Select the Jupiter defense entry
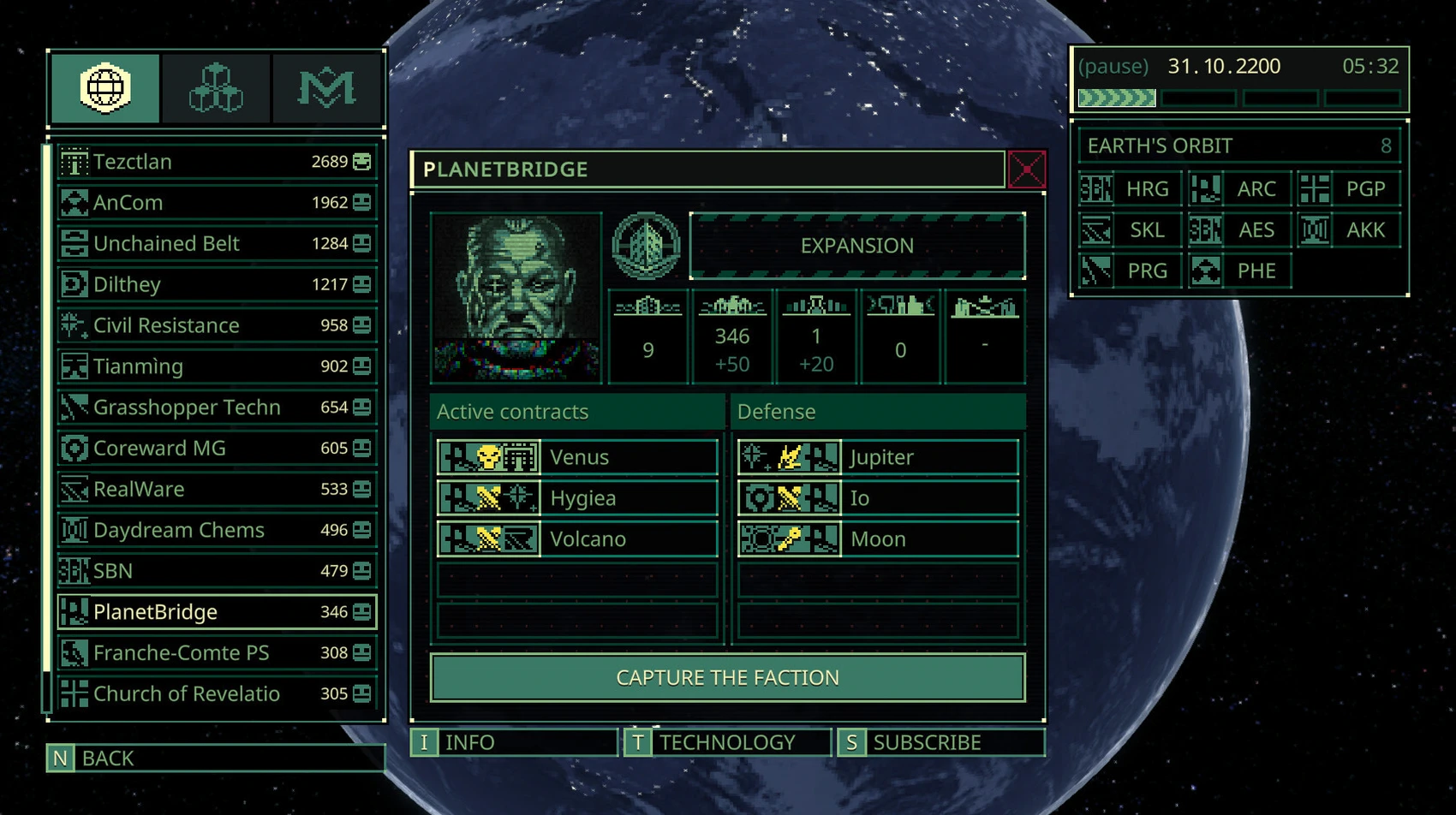Viewport: 1456px width, 815px height. click(878, 457)
